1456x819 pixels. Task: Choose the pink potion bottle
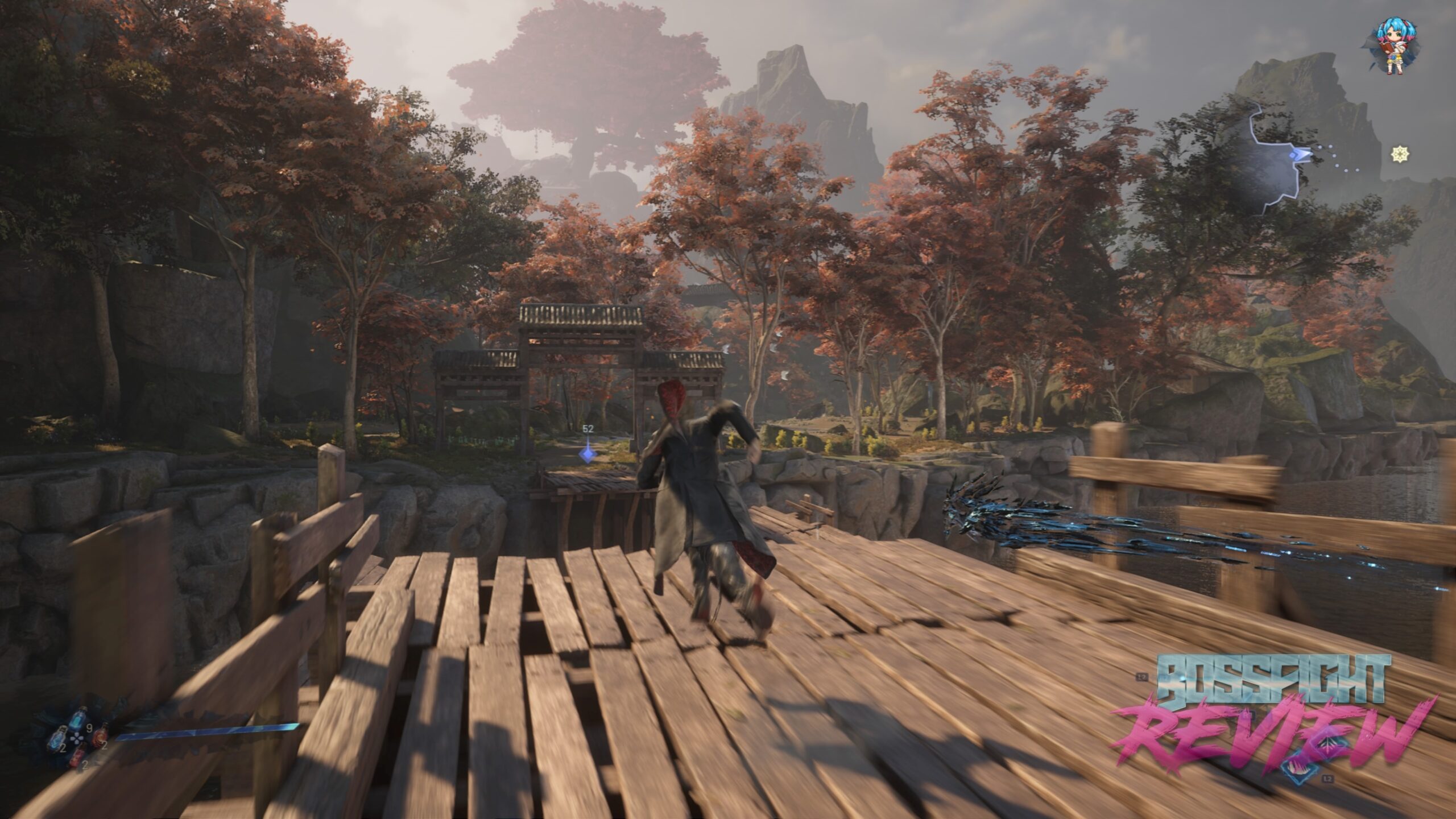[78, 756]
